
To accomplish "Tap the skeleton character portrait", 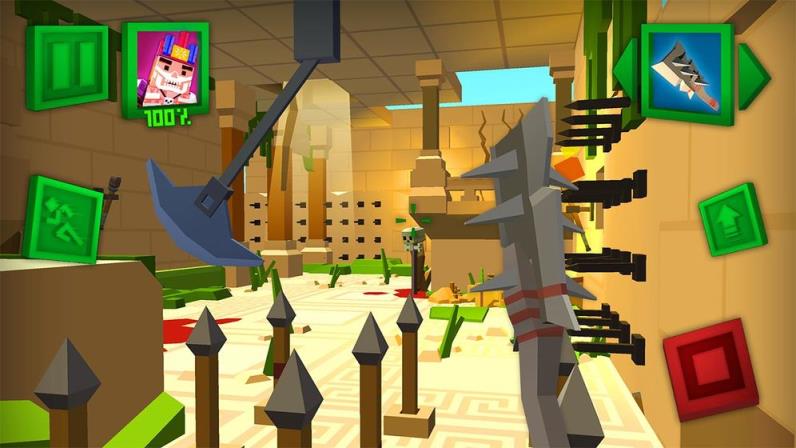I will pos(165,68).
